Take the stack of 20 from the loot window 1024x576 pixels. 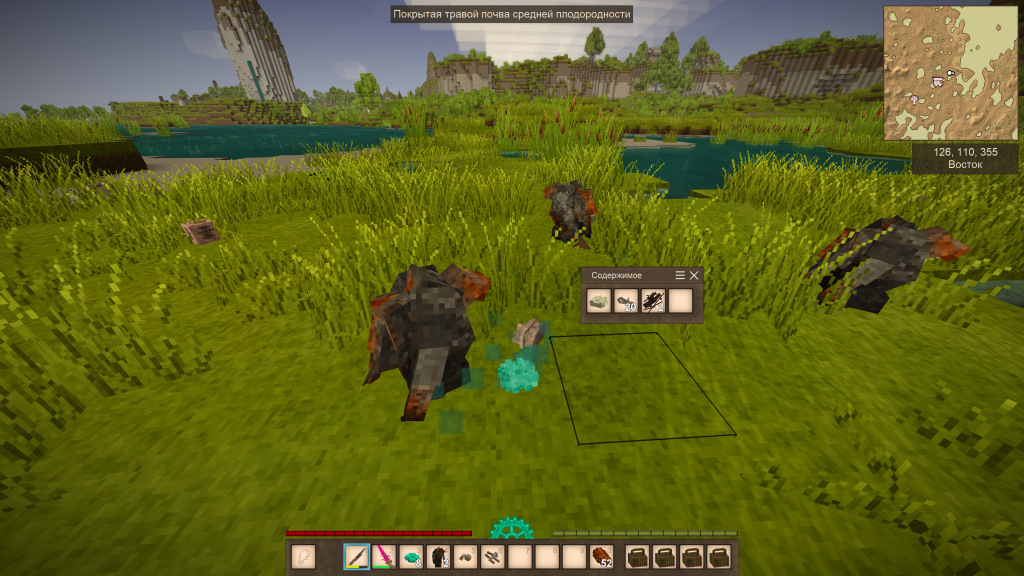click(626, 301)
